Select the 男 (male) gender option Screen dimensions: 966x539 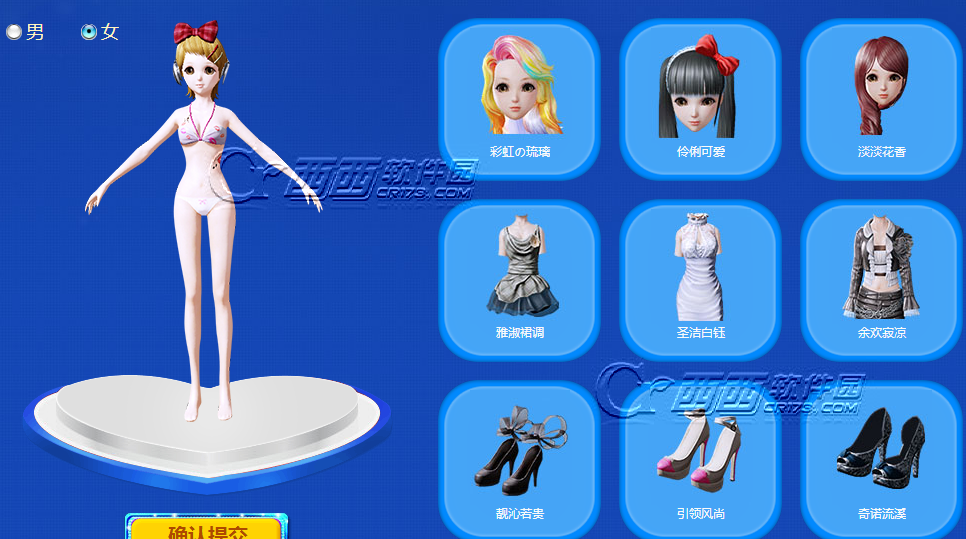click(x=14, y=32)
